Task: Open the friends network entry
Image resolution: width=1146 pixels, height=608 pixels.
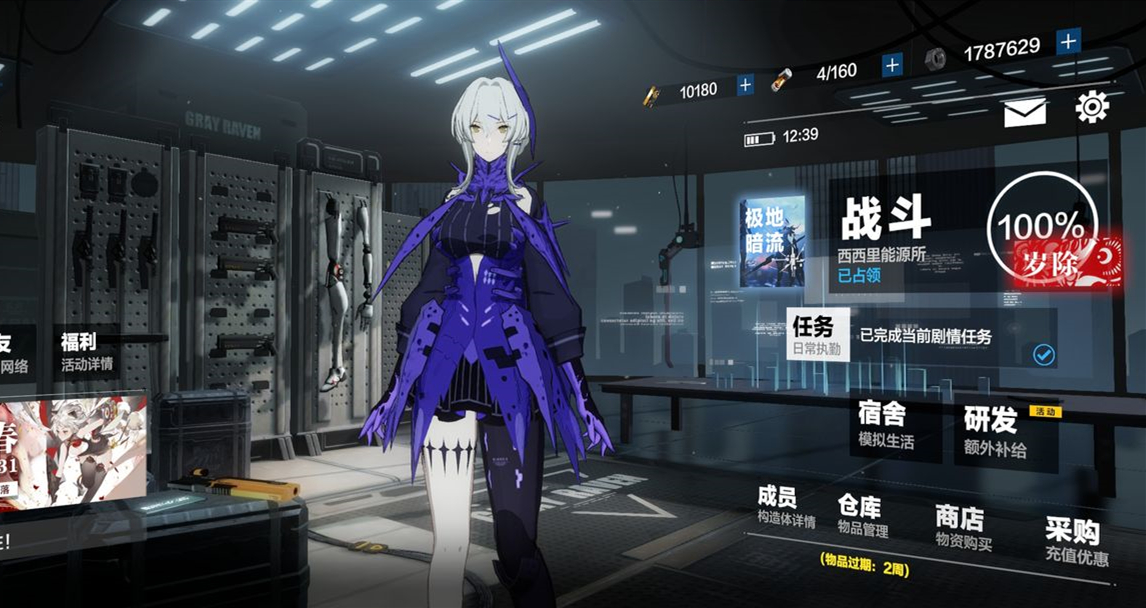Action: click(x=12, y=354)
